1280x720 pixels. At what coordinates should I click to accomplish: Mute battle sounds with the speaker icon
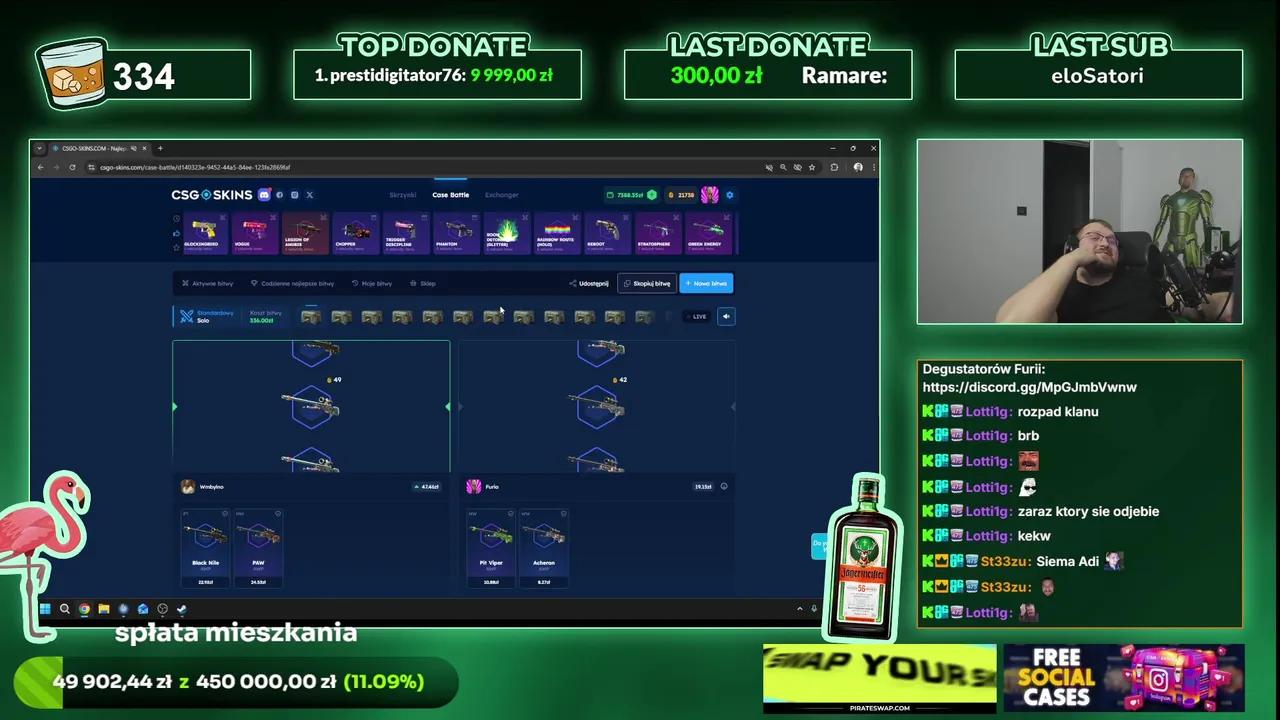726,317
